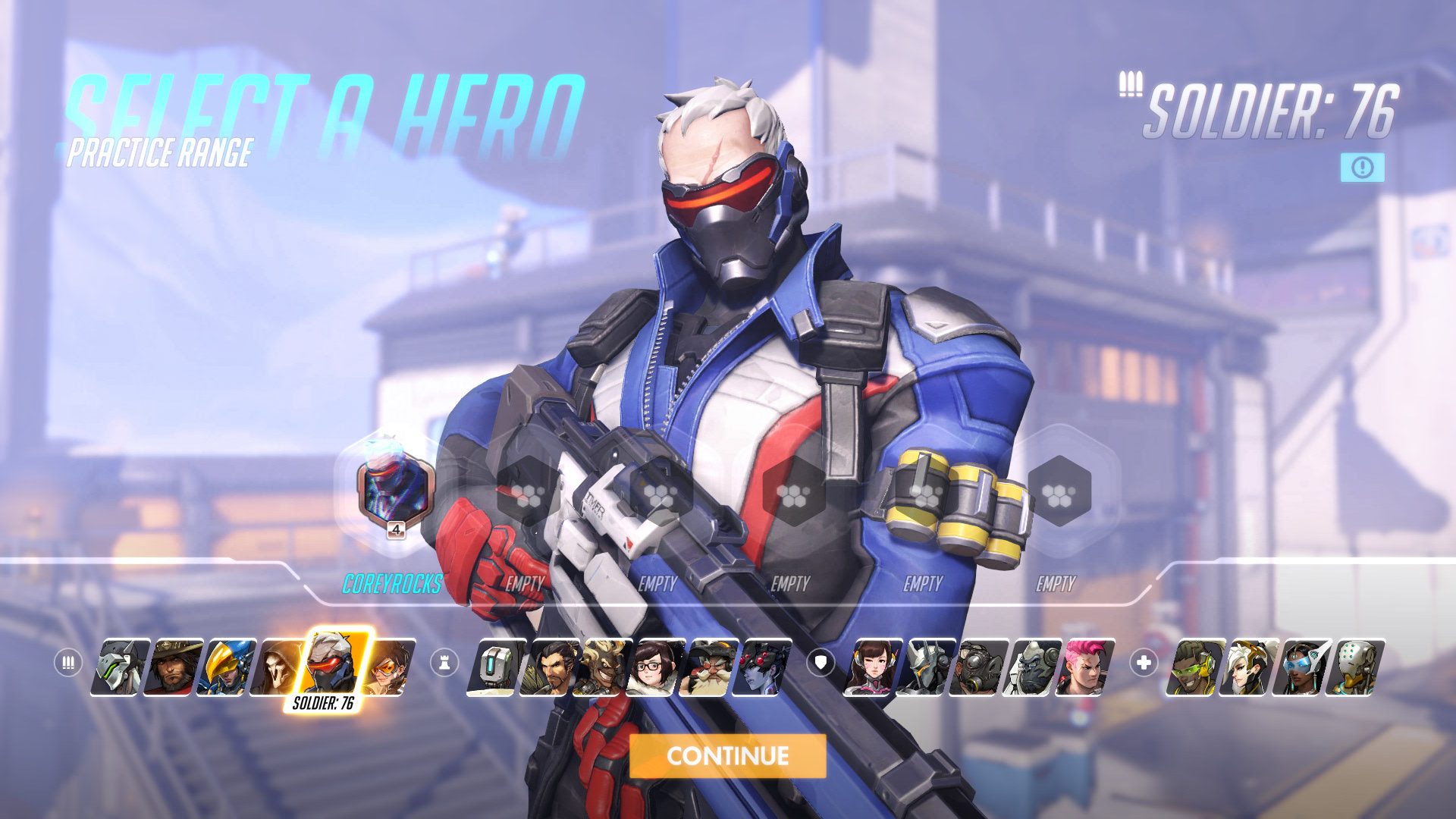
Task: Choose Tracer hero portrait
Action: [x=389, y=667]
